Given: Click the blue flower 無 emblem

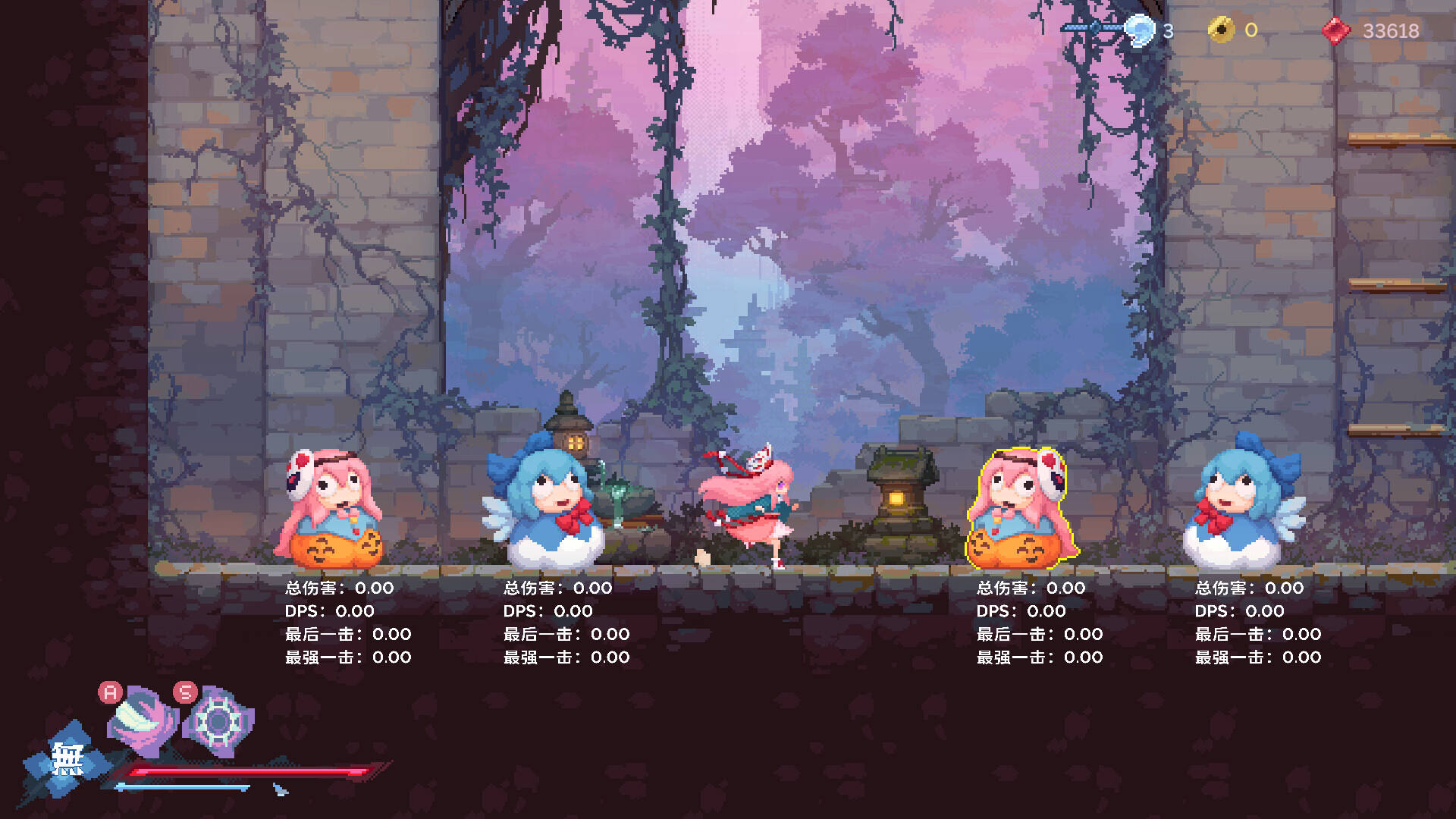Looking at the screenshot, I should pyautogui.click(x=67, y=760).
